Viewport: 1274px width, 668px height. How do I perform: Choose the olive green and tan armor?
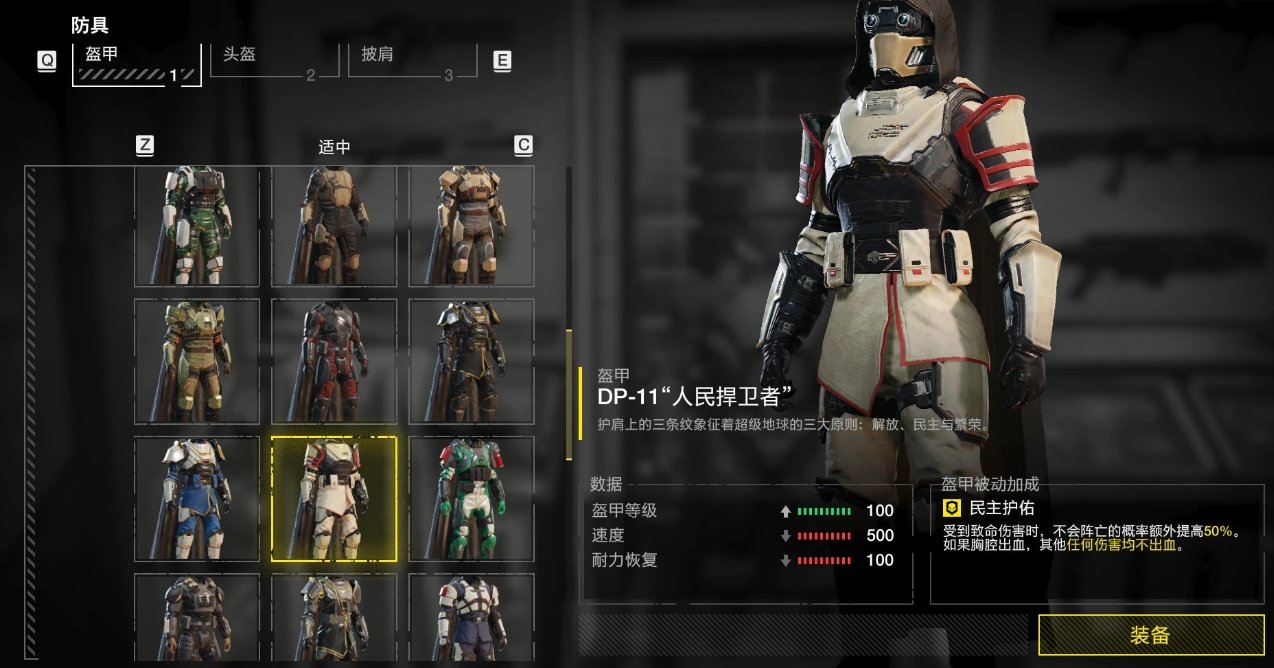(x=197, y=361)
